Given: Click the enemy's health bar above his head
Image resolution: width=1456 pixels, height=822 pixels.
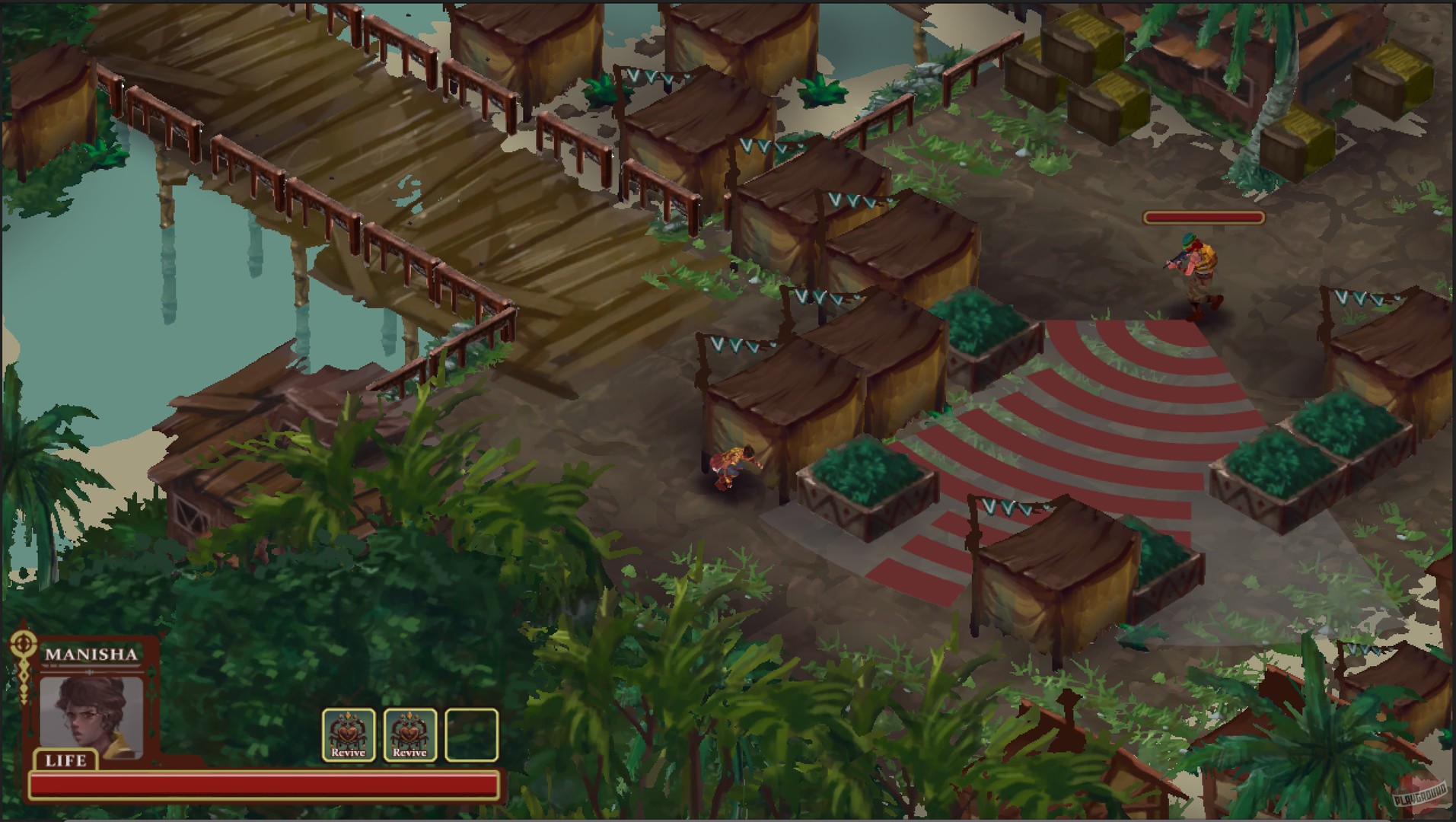Looking at the screenshot, I should click(1203, 219).
